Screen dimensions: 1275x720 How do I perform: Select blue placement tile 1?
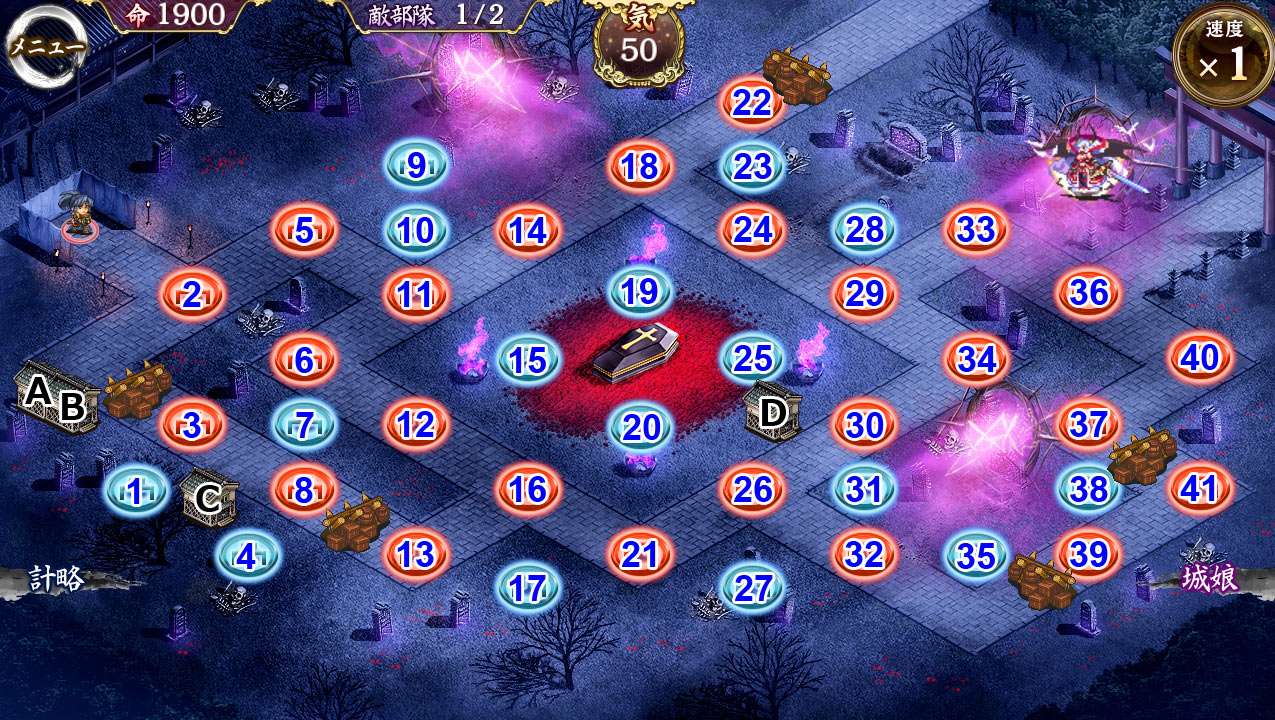[x=135, y=490]
